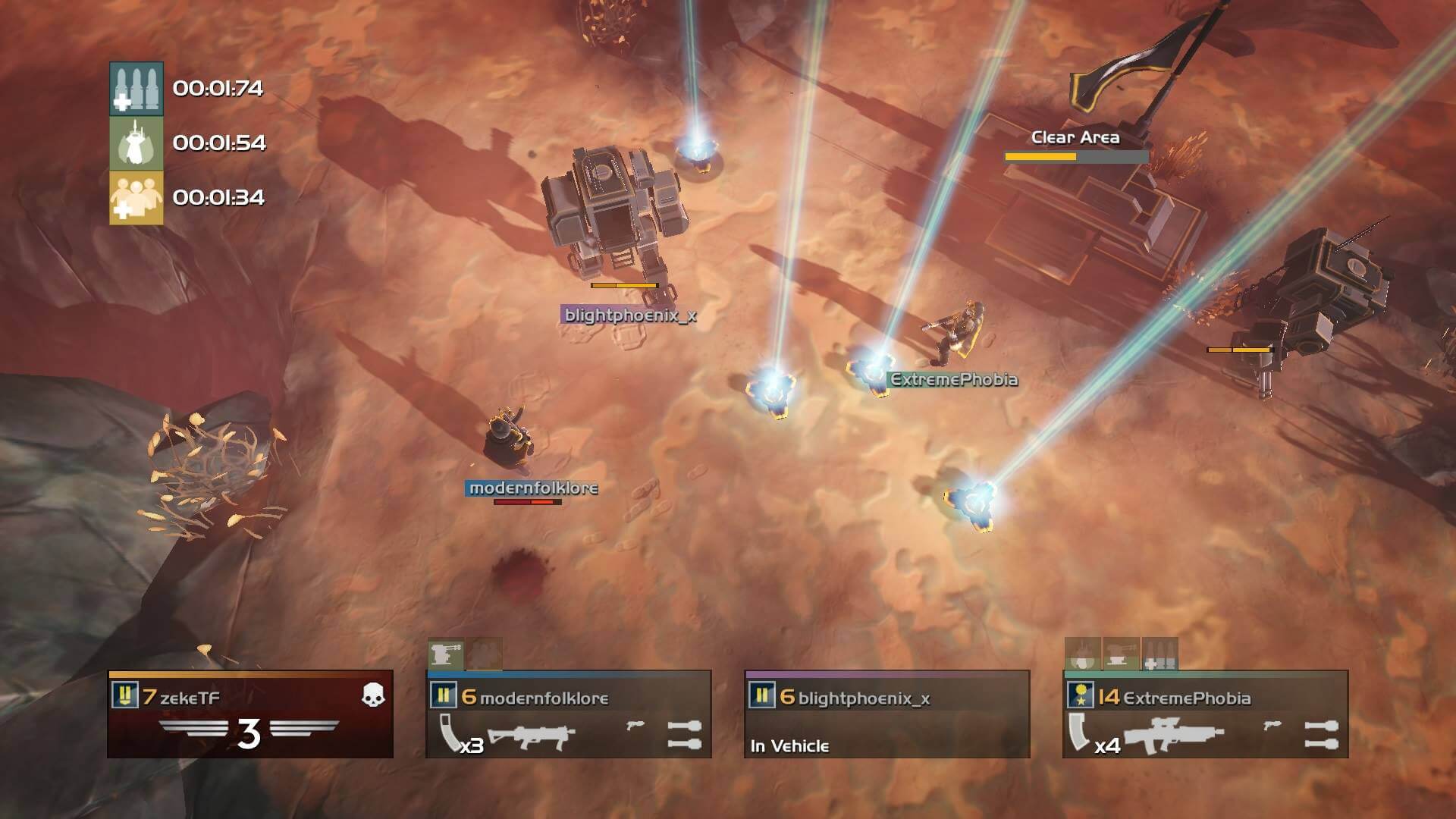Click the extraction shuttle cooldown icon
This screenshot has width=1456, height=819.
pos(137,145)
